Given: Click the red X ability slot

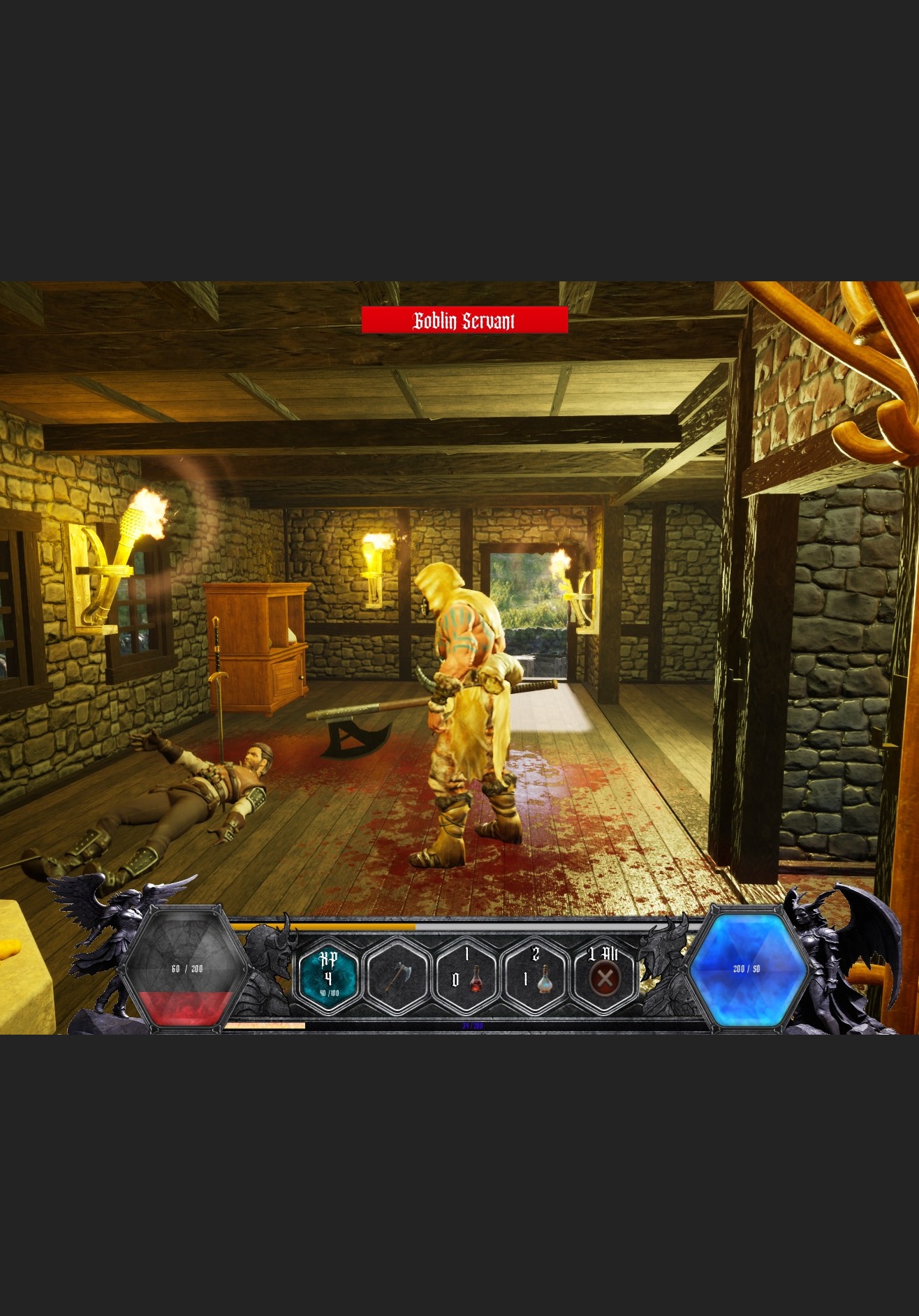Looking at the screenshot, I should 604,977.
